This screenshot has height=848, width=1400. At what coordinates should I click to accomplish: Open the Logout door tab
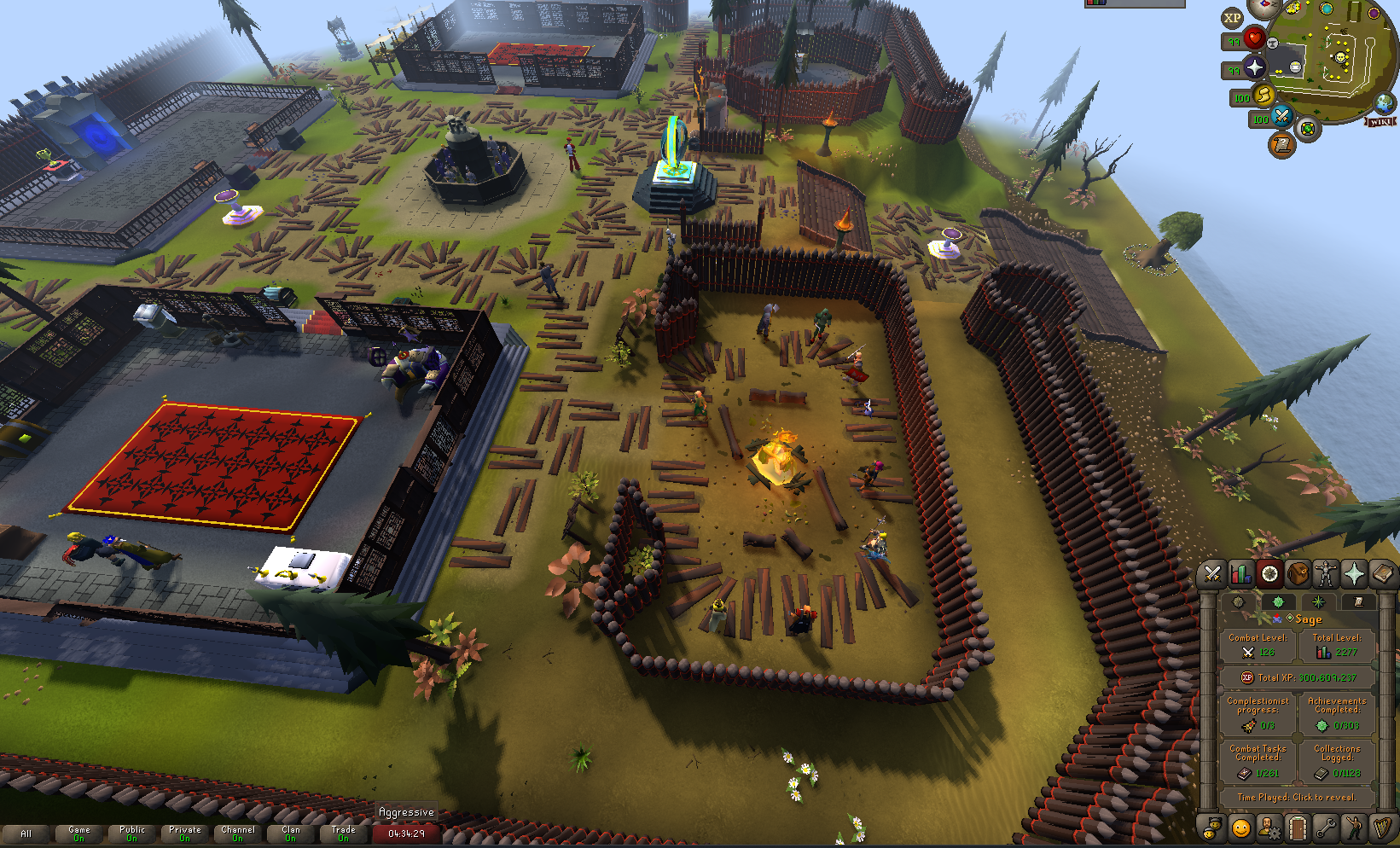[1298, 828]
